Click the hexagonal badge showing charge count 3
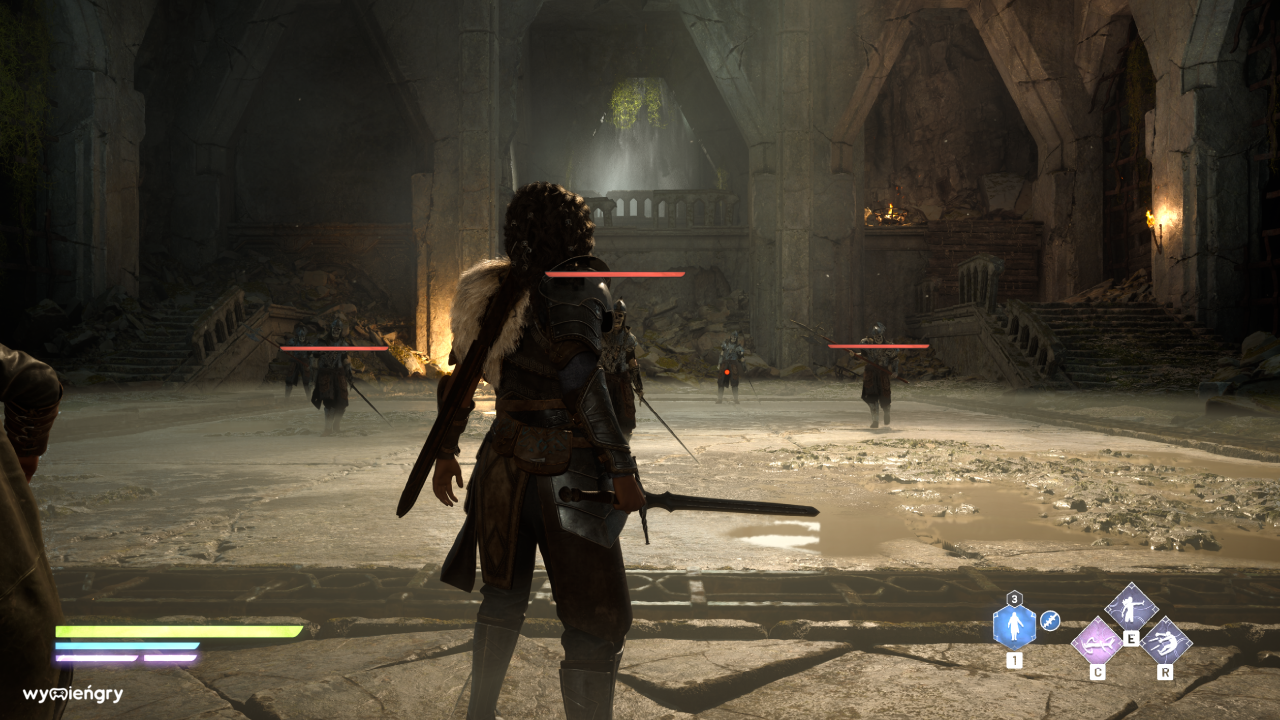 coord(1014,599)
